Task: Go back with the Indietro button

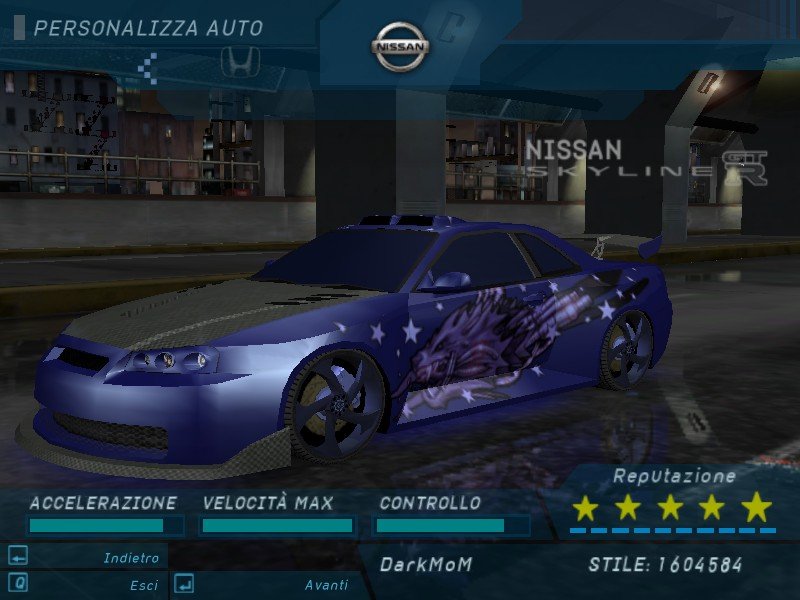Action: 131,558
